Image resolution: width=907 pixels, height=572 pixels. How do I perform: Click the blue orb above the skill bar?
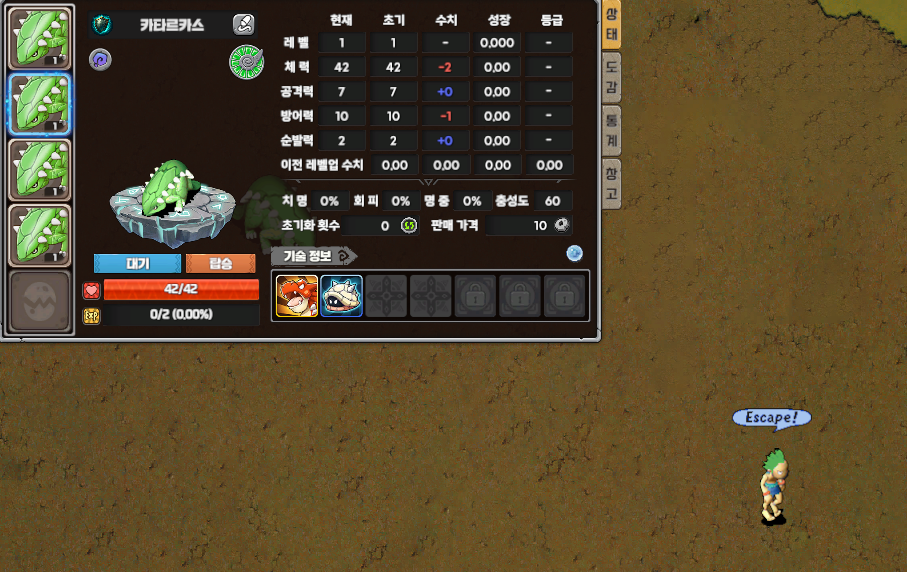tap(574, 253)
